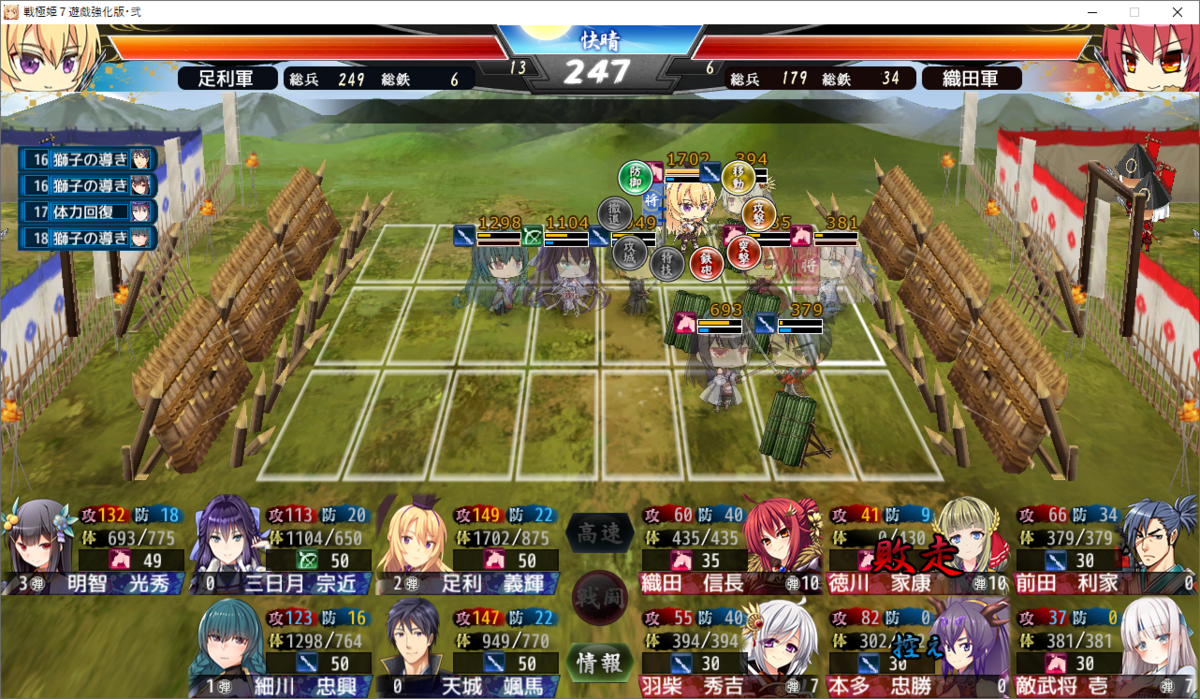Choose 三日月 宗近's unit panel
Viewport: 1200px width, 699px height.
282,547
